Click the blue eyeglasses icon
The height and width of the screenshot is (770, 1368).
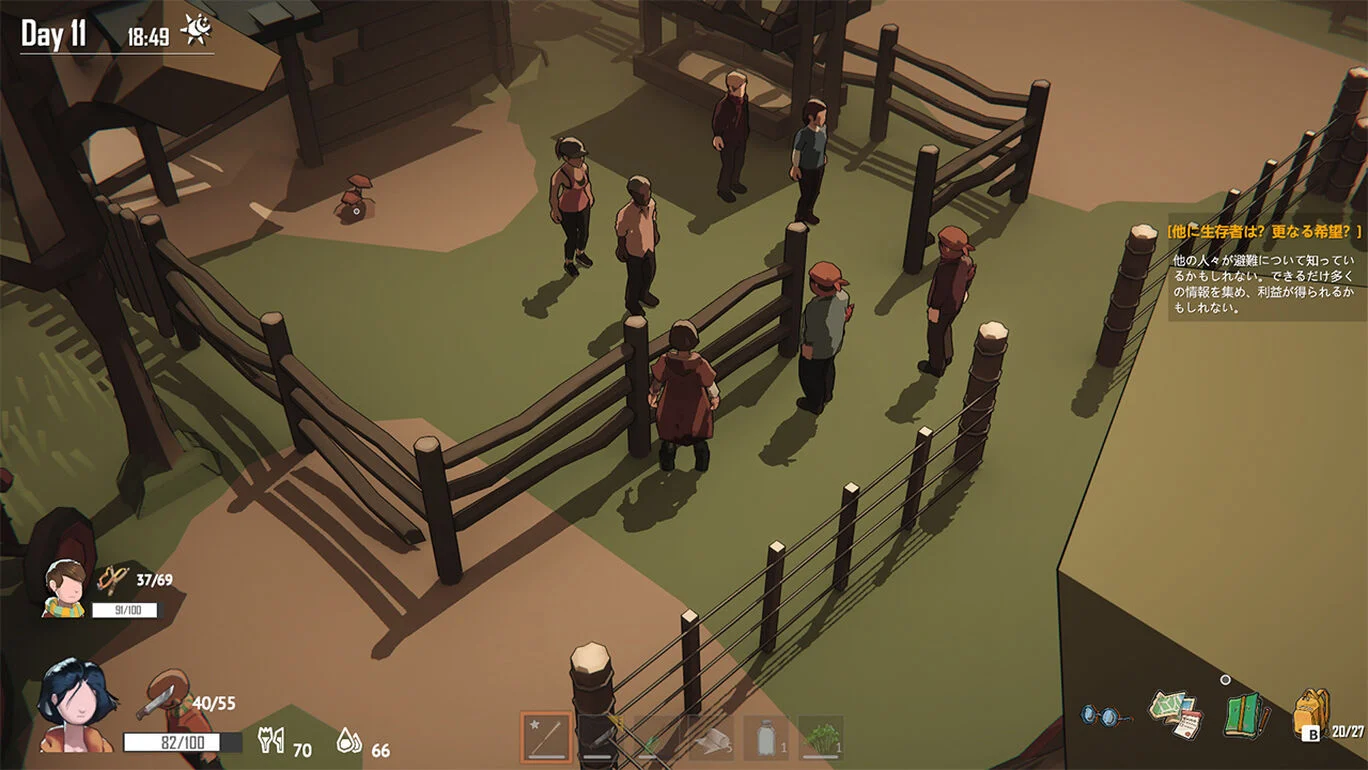(1104, 716)
